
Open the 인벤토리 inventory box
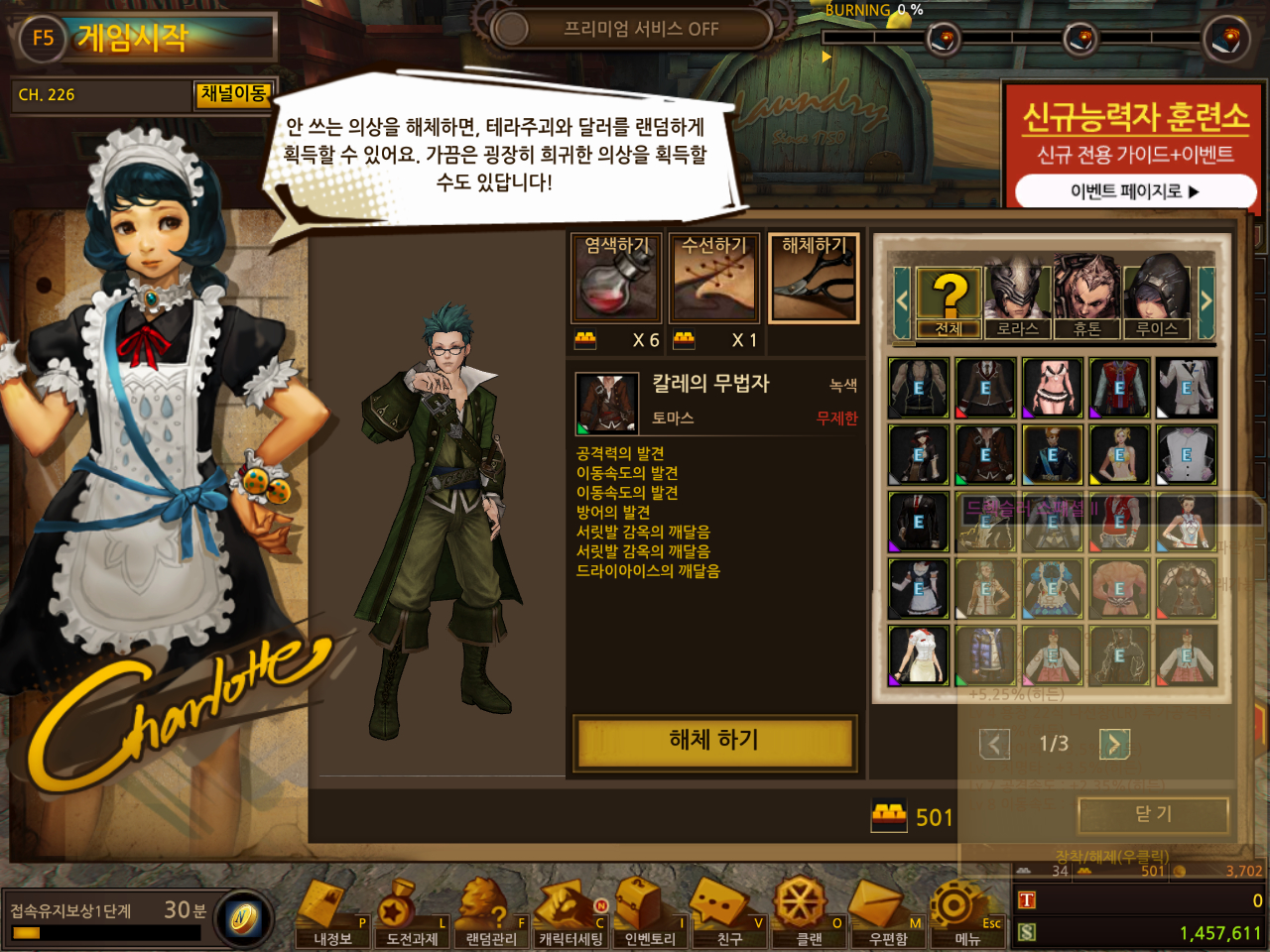point(650,914)
